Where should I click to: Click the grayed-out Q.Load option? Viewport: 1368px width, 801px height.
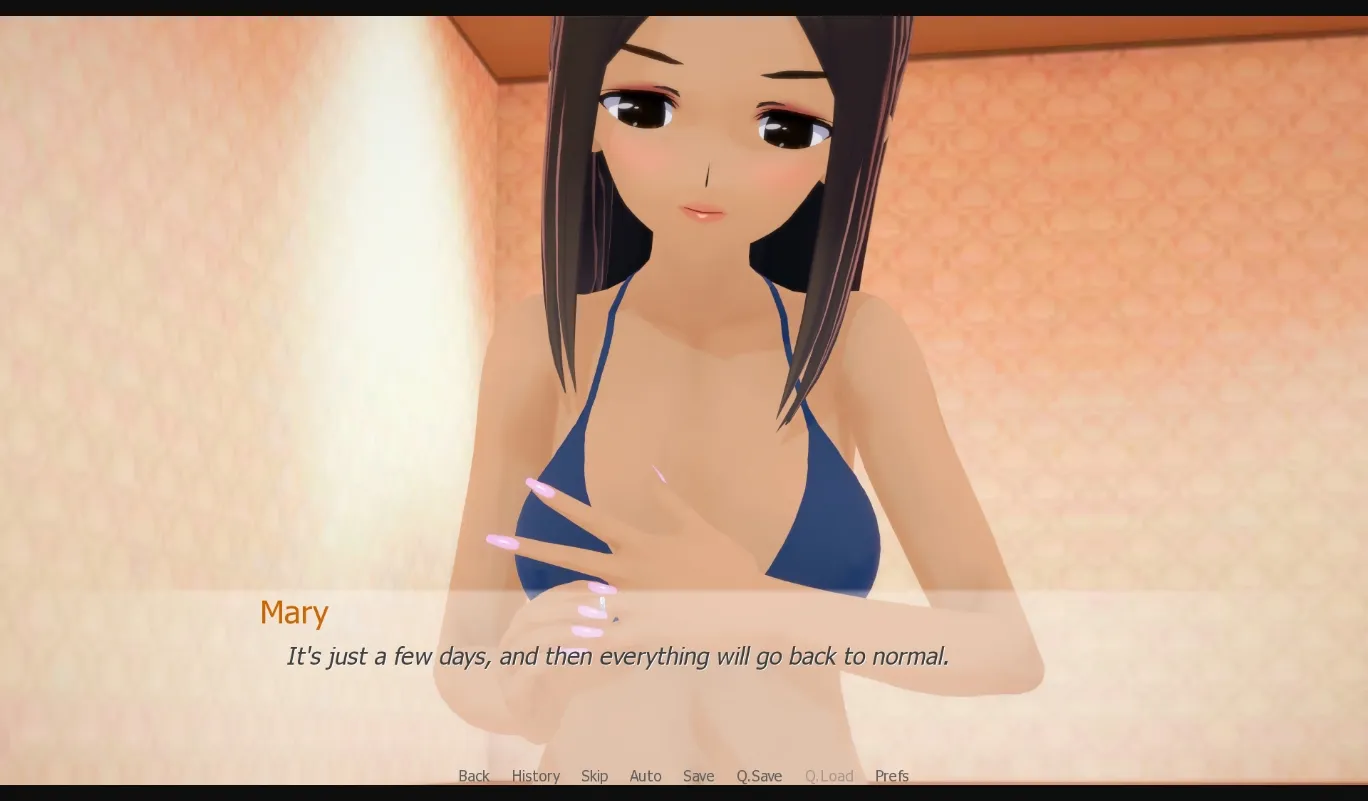(x=829, y=776)
